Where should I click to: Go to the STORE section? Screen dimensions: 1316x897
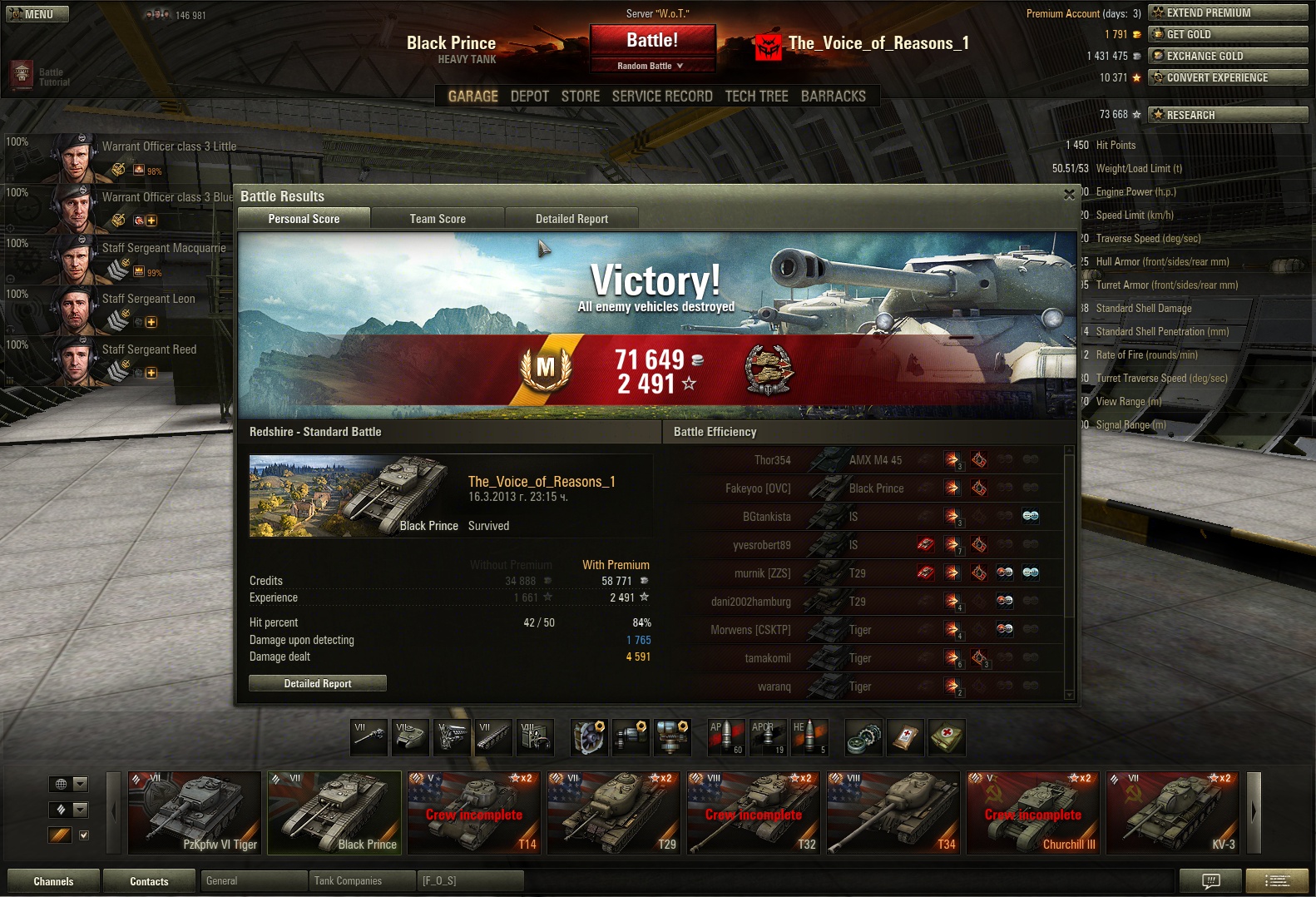coord(580,97)
